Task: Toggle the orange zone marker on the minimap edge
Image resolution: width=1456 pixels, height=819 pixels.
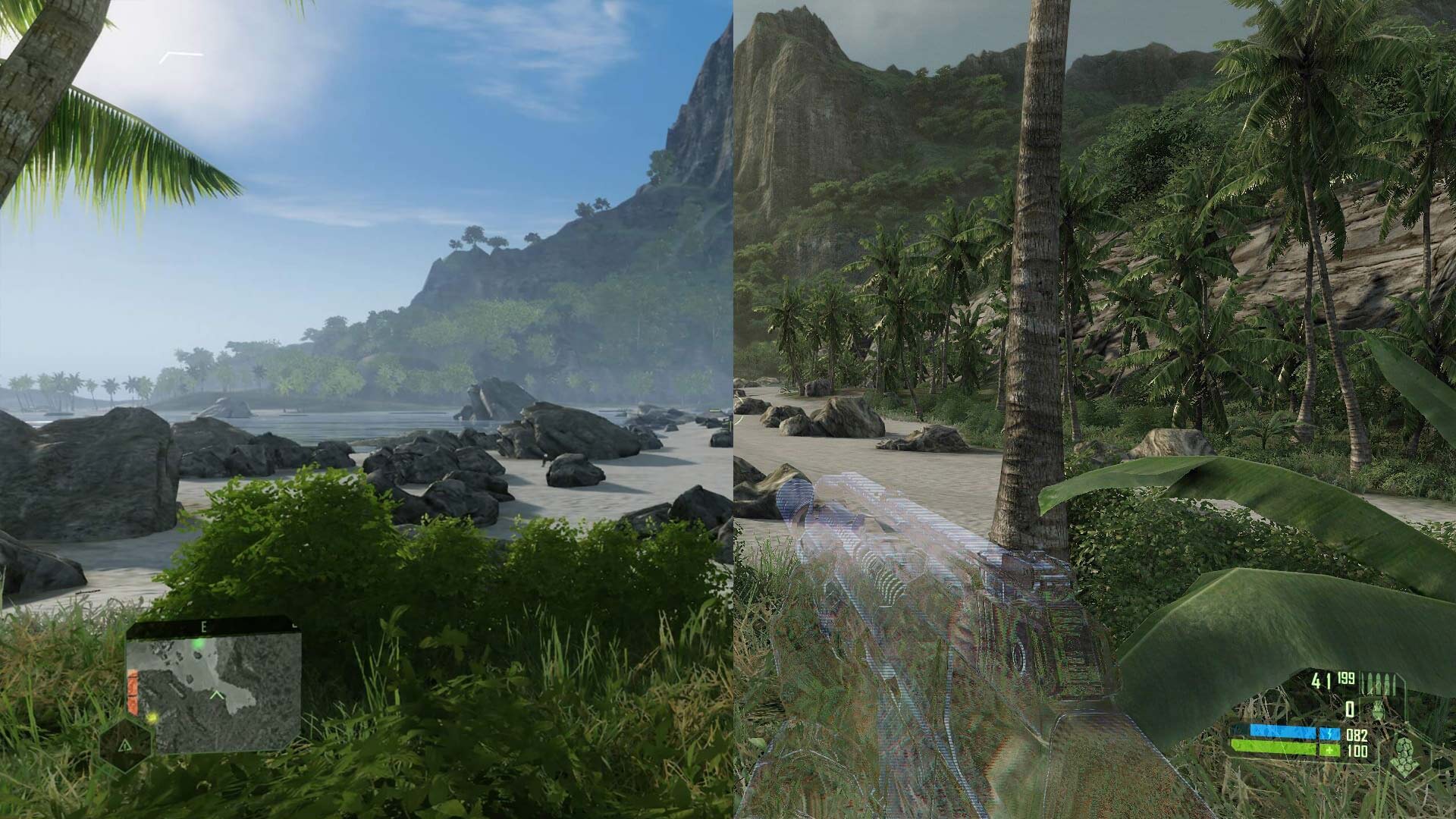Action: (x=133, y=691)
